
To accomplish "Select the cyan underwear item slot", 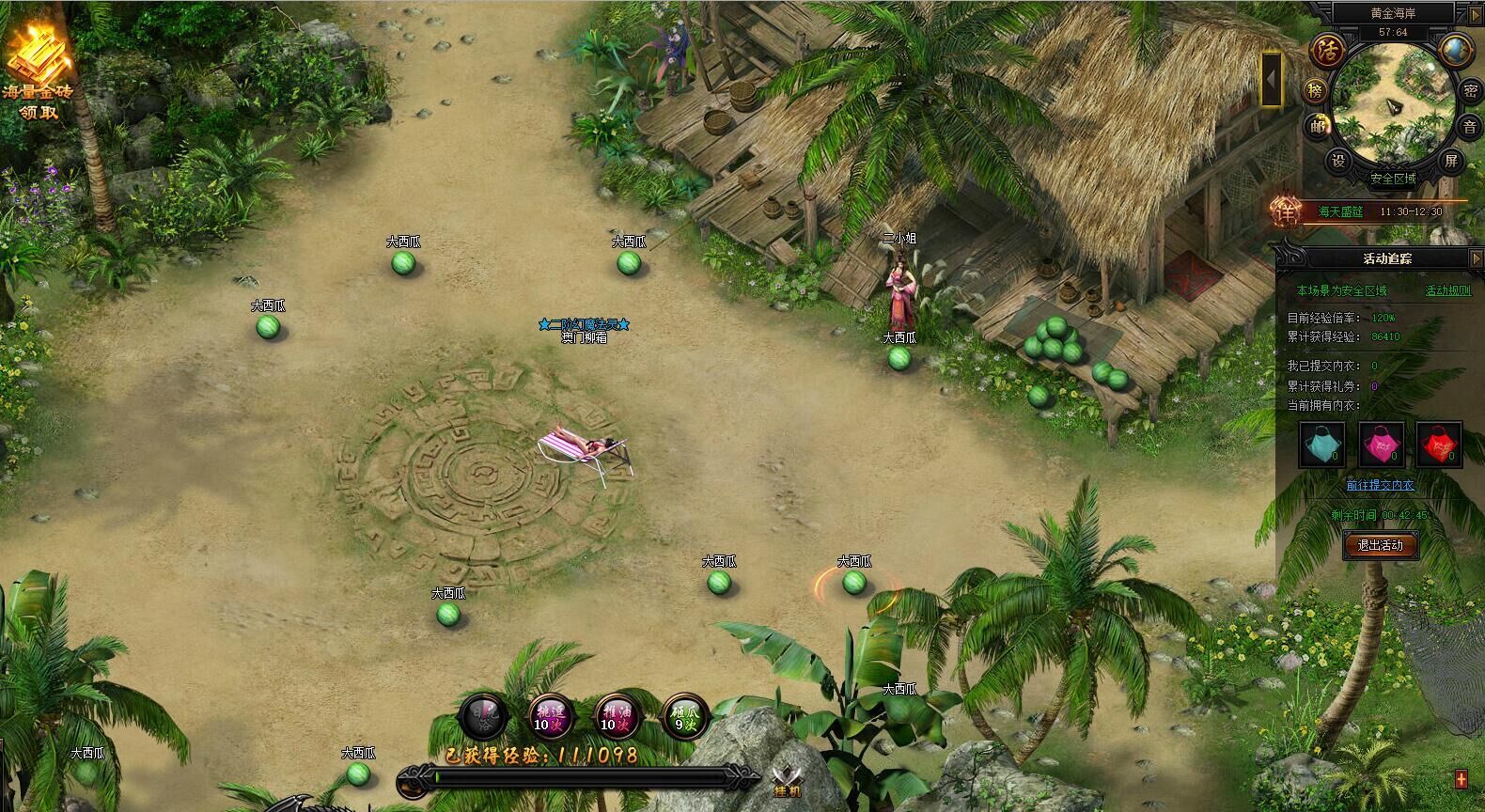I will tap(1321, 445).
